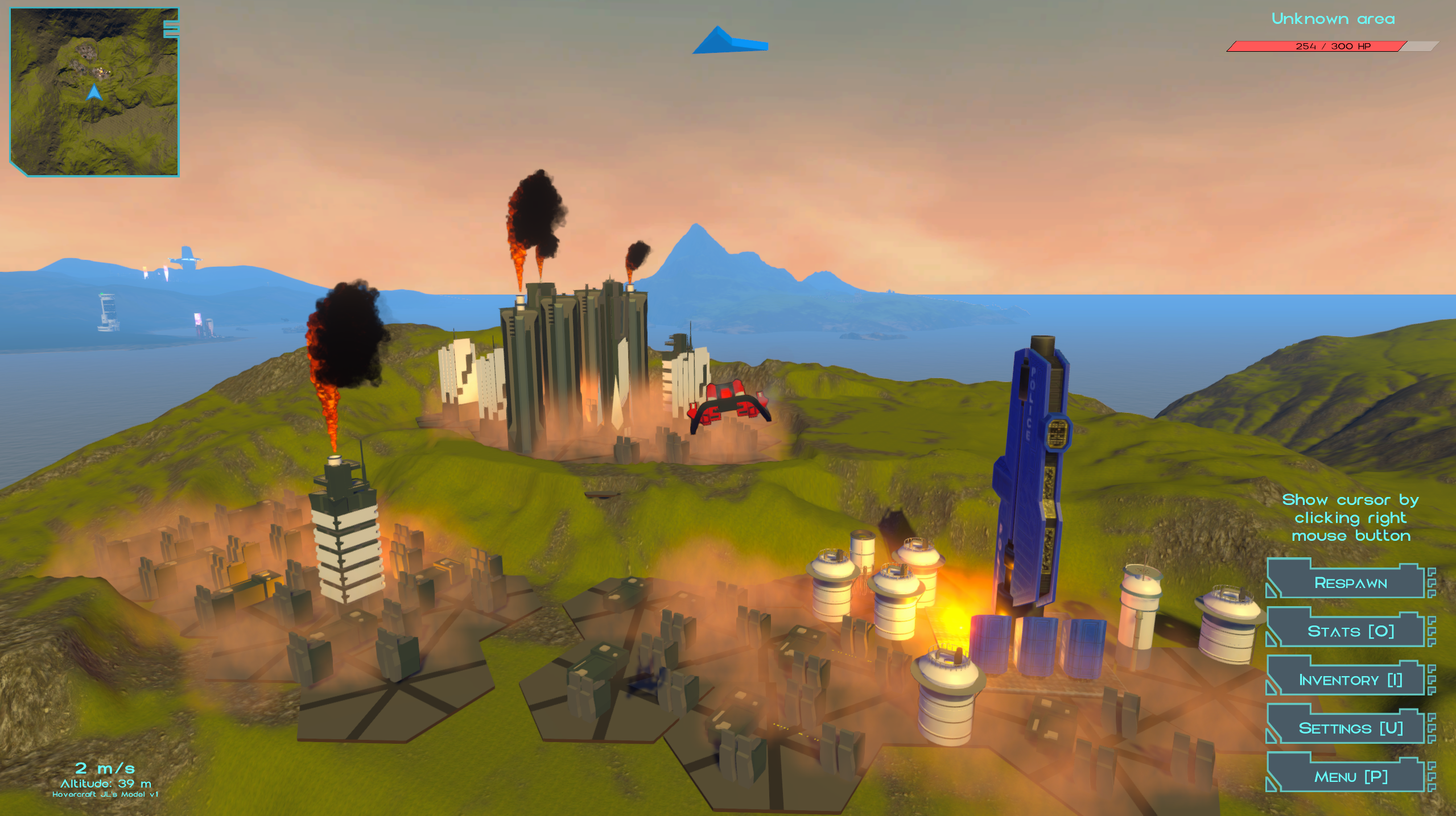Click the Respawn button
The height and width of the screenshot is (816, 1456).
pos(1350,583)
